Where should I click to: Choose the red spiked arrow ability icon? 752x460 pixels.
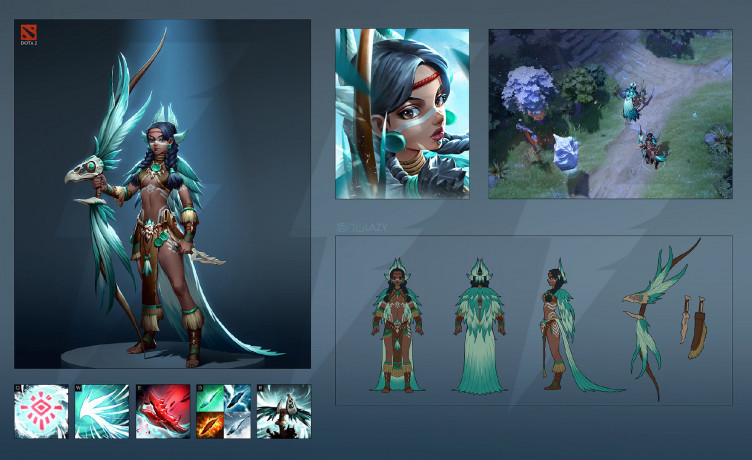(x=162, y=411)
